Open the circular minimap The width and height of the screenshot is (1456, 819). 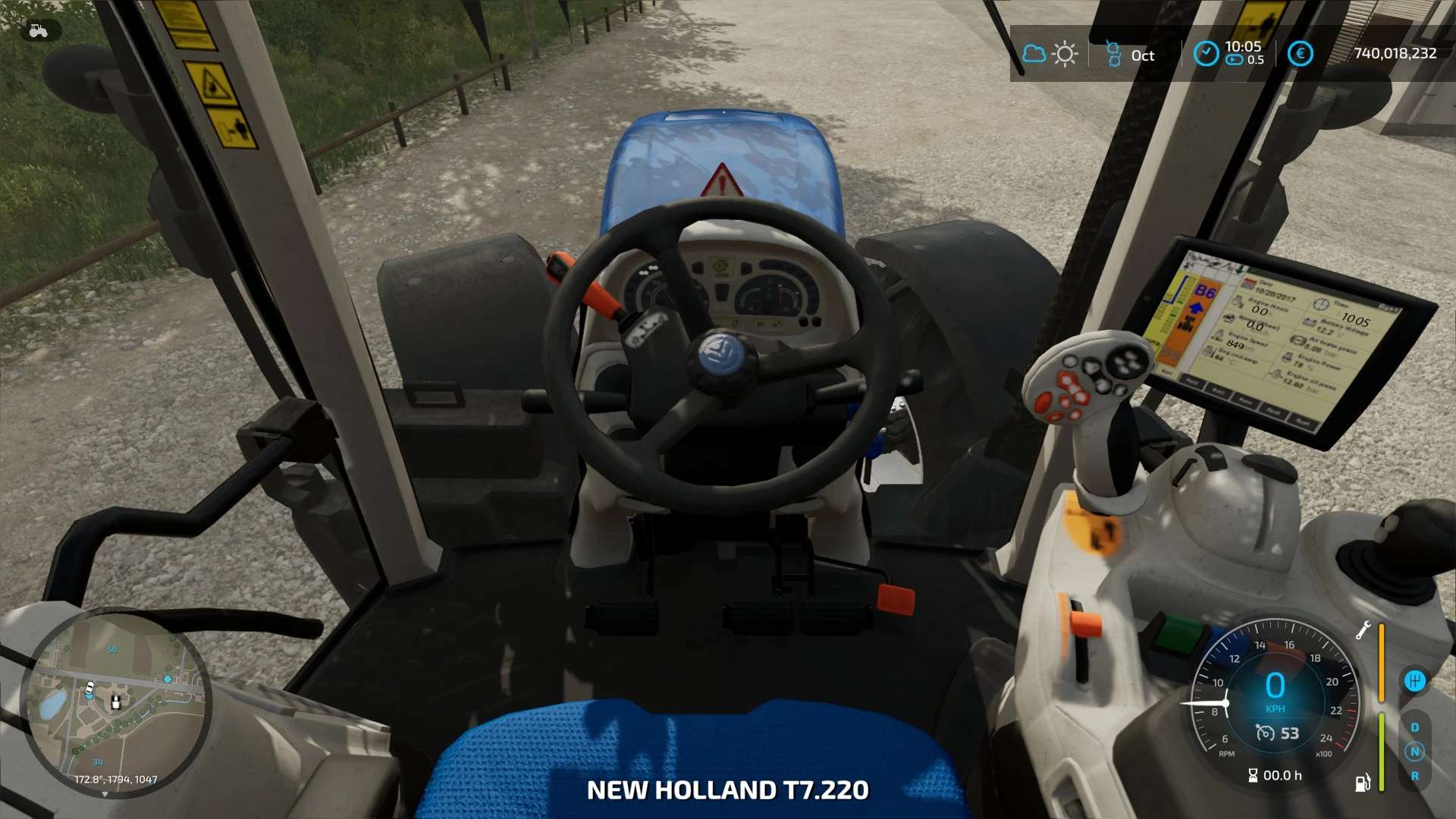(115, 701)
